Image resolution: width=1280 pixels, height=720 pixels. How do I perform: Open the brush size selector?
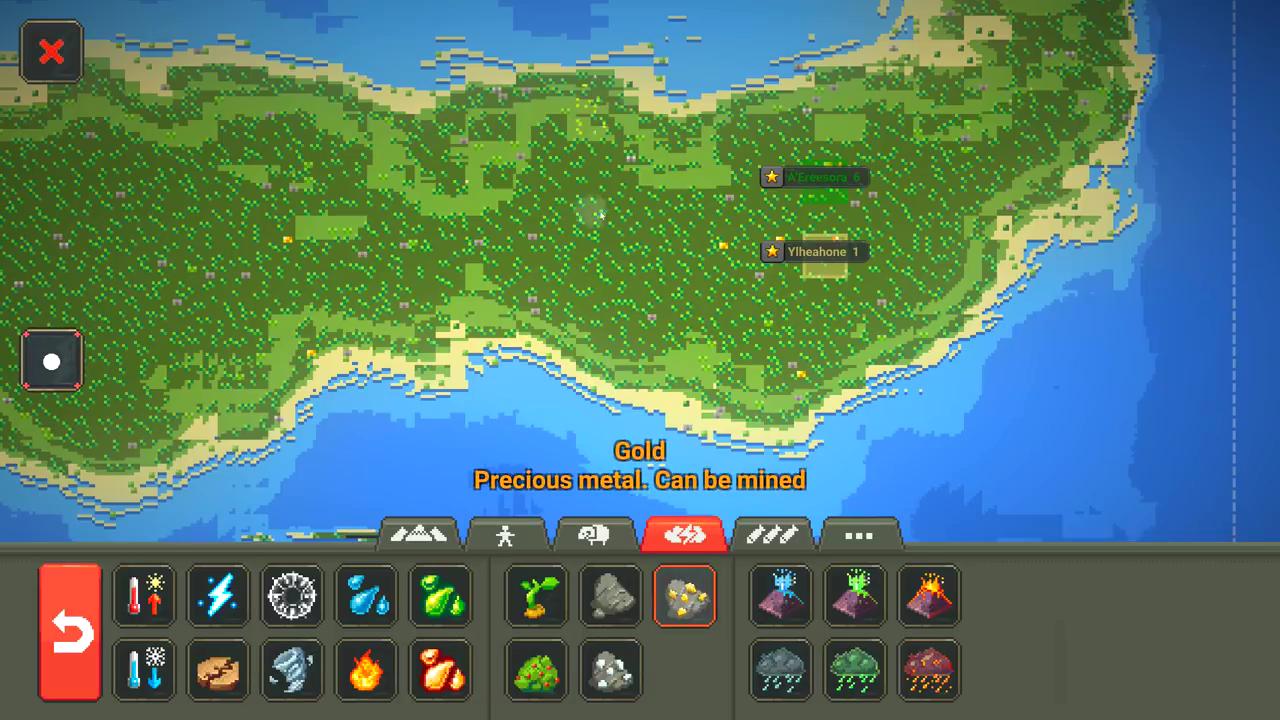pyautogui.click(x=51, y=361)
